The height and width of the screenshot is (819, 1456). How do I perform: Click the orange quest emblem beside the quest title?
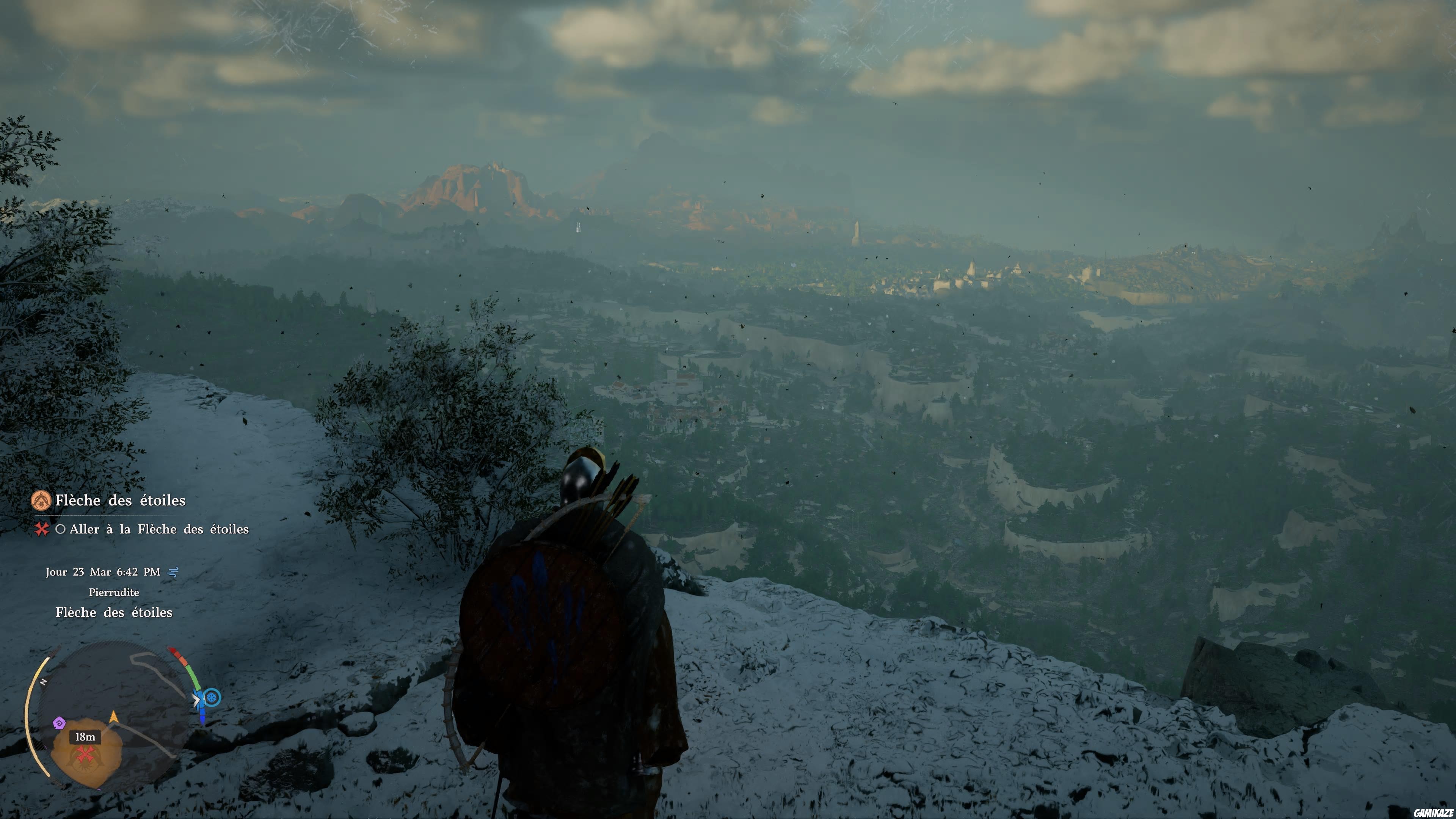(x=41, y=501)
